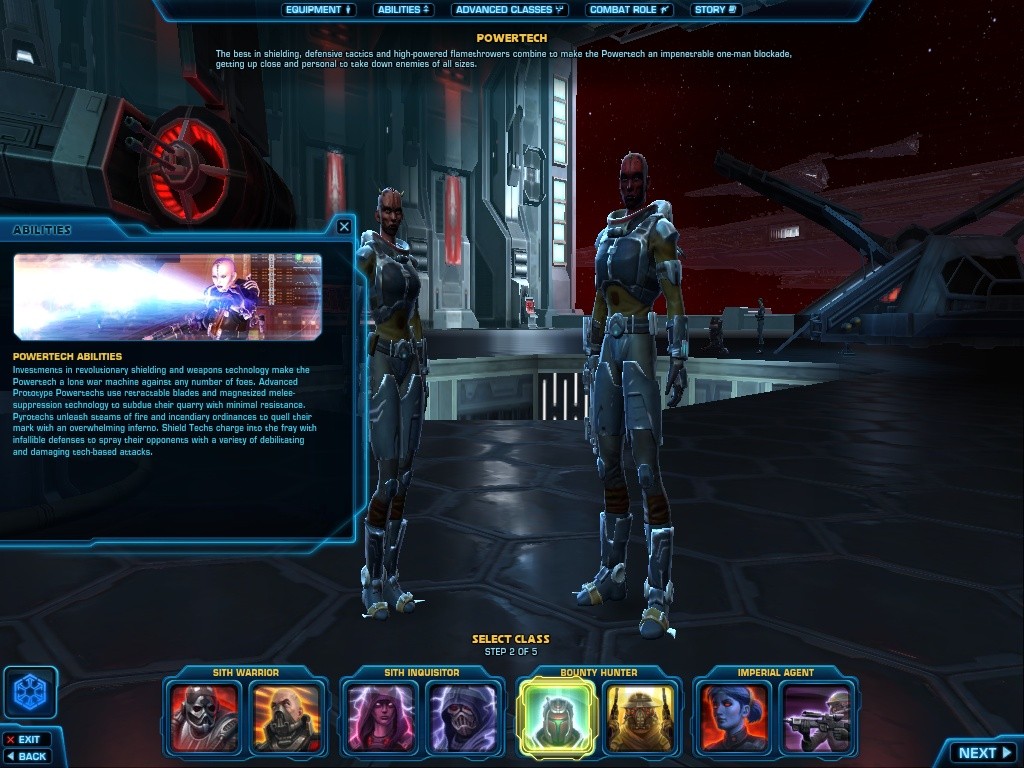Screen dimensions: 1024x768
Task: Click the blue hexagon emblem button
Action: pos(30,692)
